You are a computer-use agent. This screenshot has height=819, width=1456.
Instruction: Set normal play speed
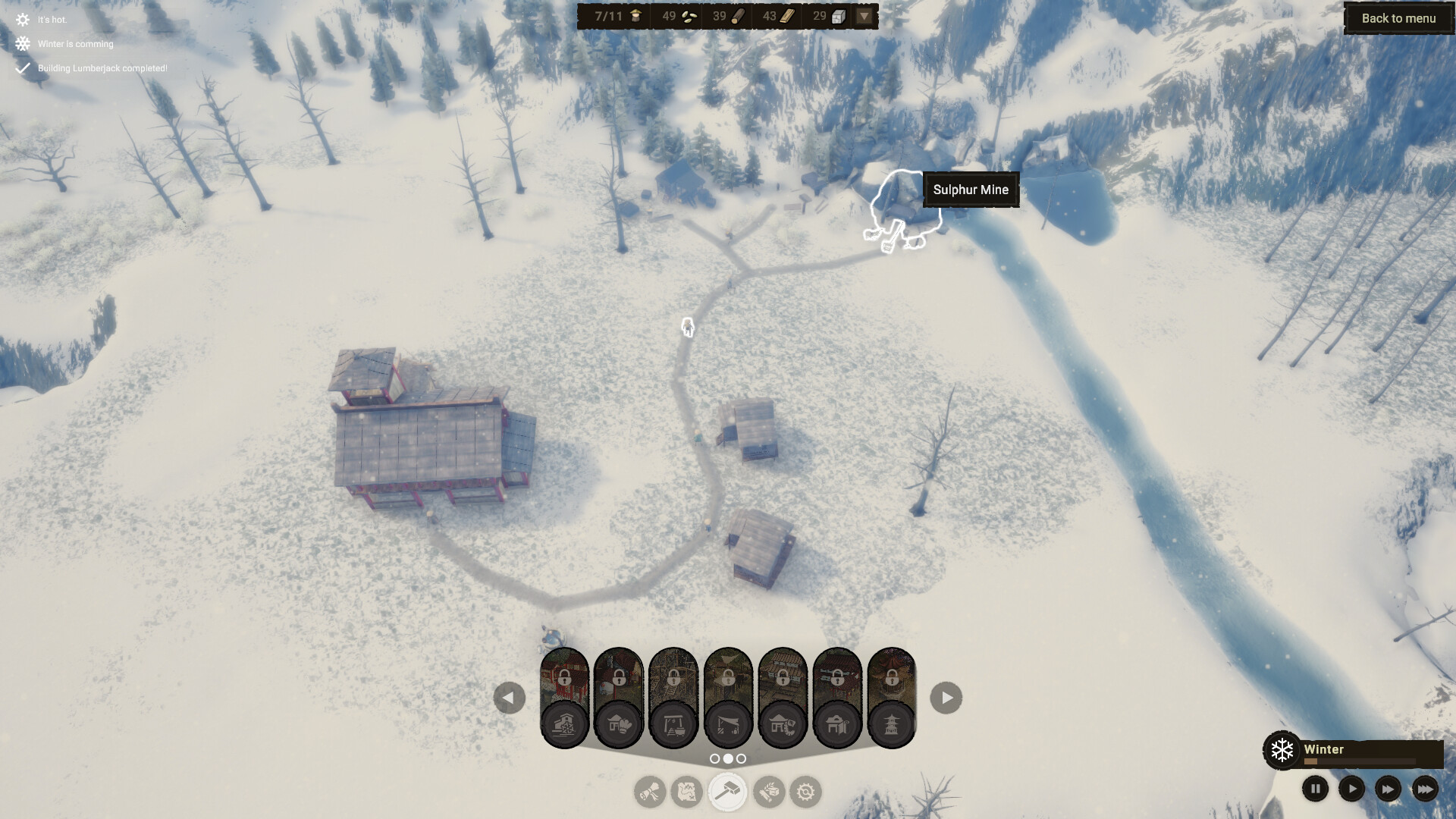(x=1352, y=789)
